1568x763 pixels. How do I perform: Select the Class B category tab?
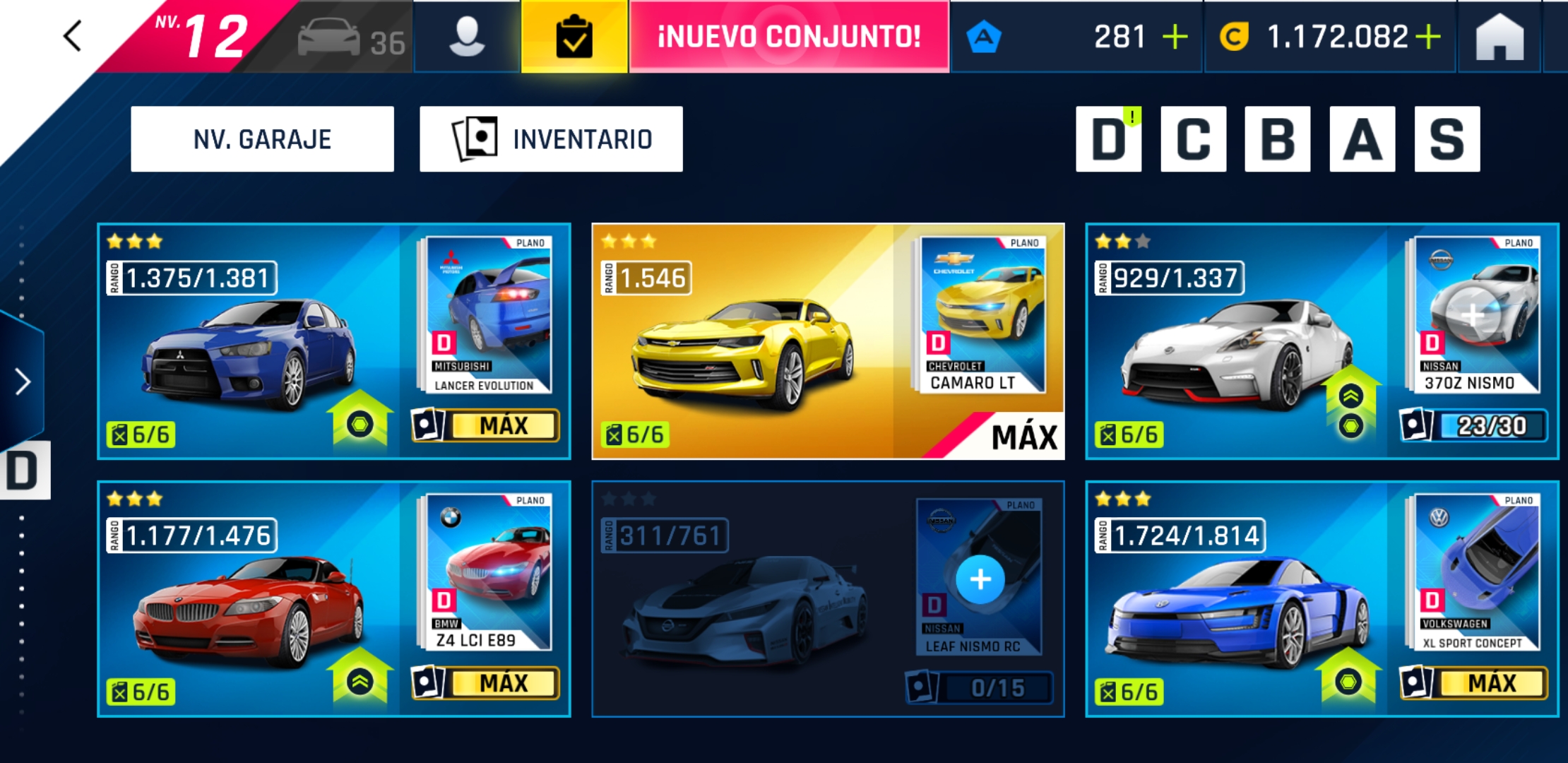tap(1276, 139)
